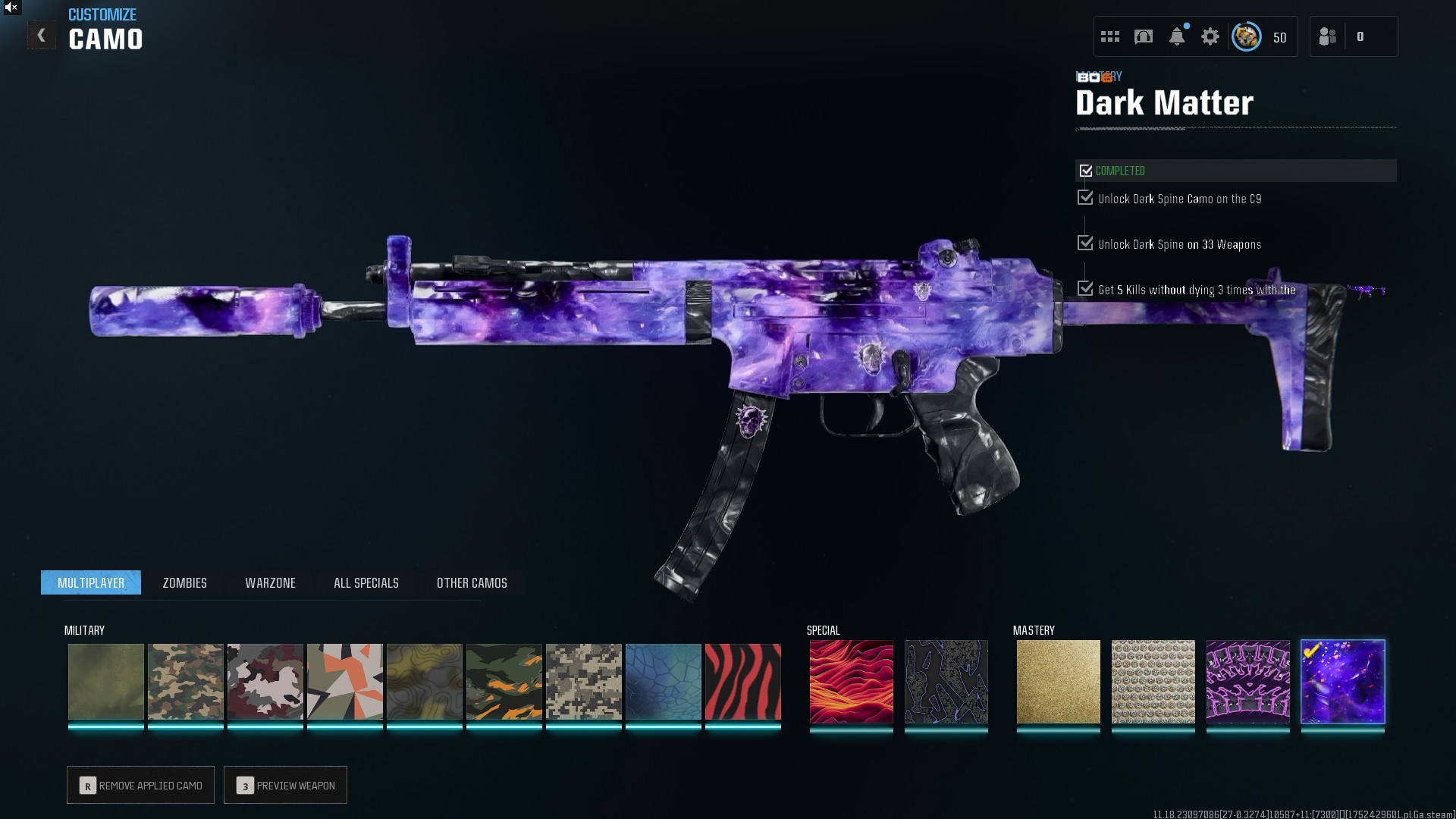1456x819 pixels.
Task: Open the grid menu icon
Action: pyautogui.click(x=1110, y=36)
